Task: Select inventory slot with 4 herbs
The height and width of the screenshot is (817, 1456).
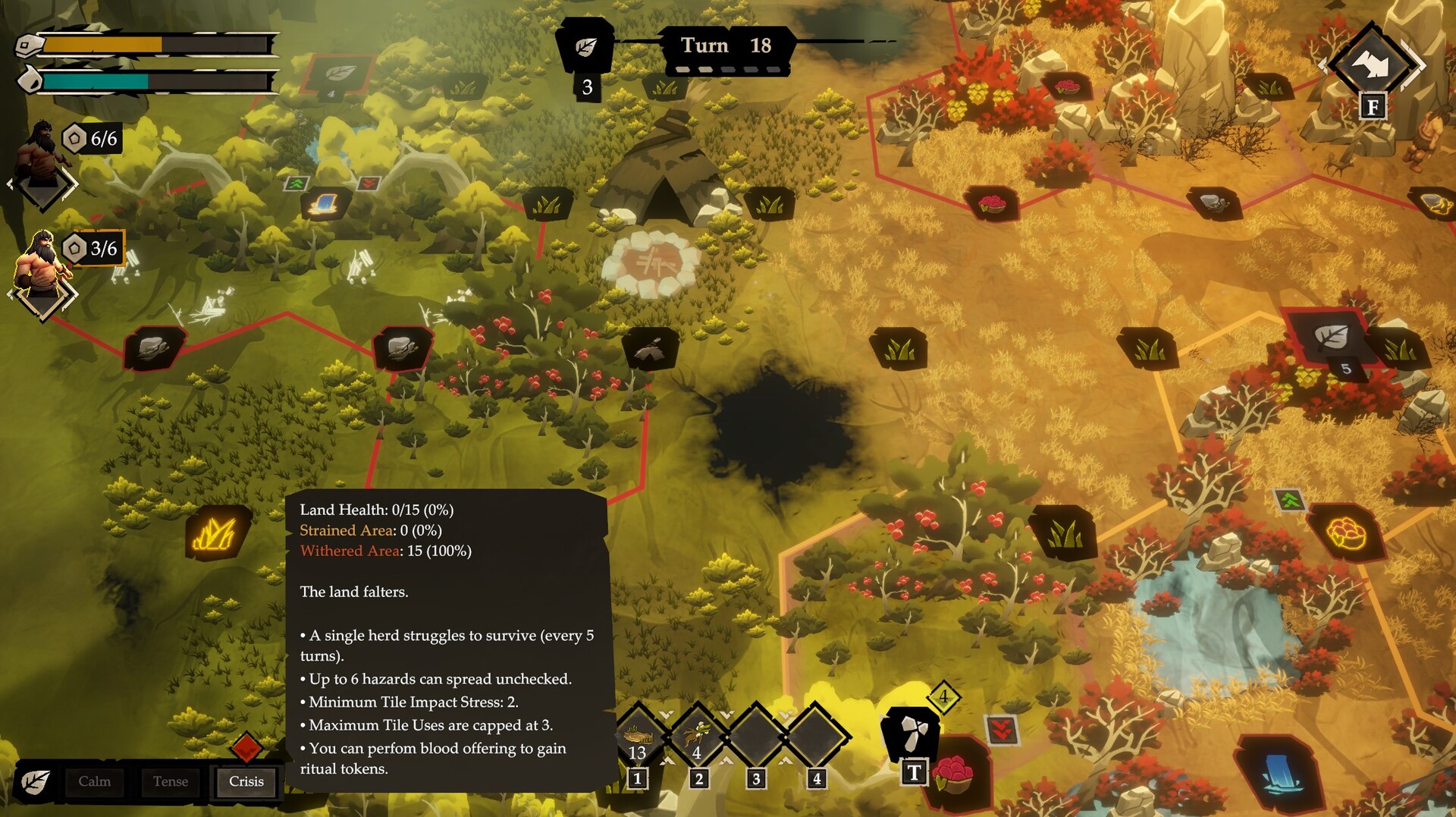Action: [698, 737]
